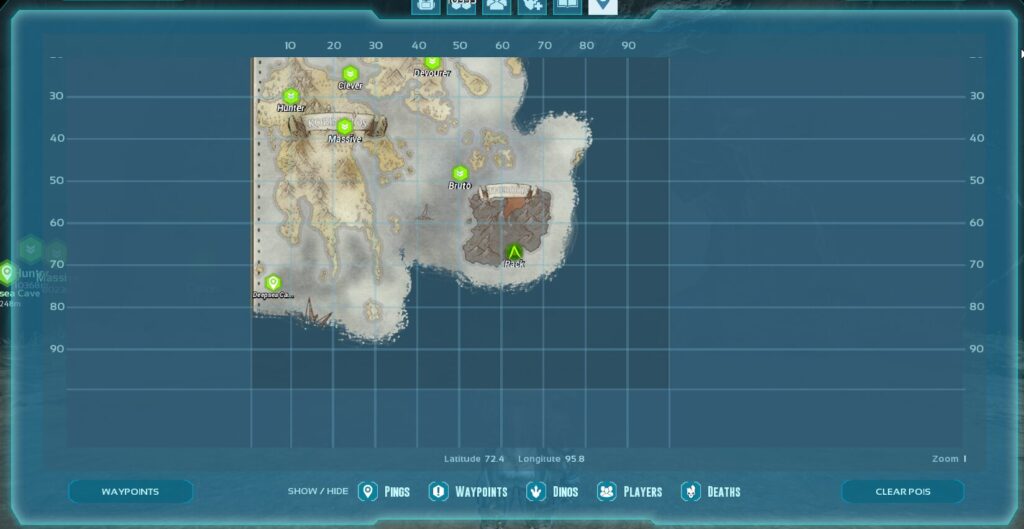
Task: Toggle Deaths markers filter
Action: (x=710, y=491)
